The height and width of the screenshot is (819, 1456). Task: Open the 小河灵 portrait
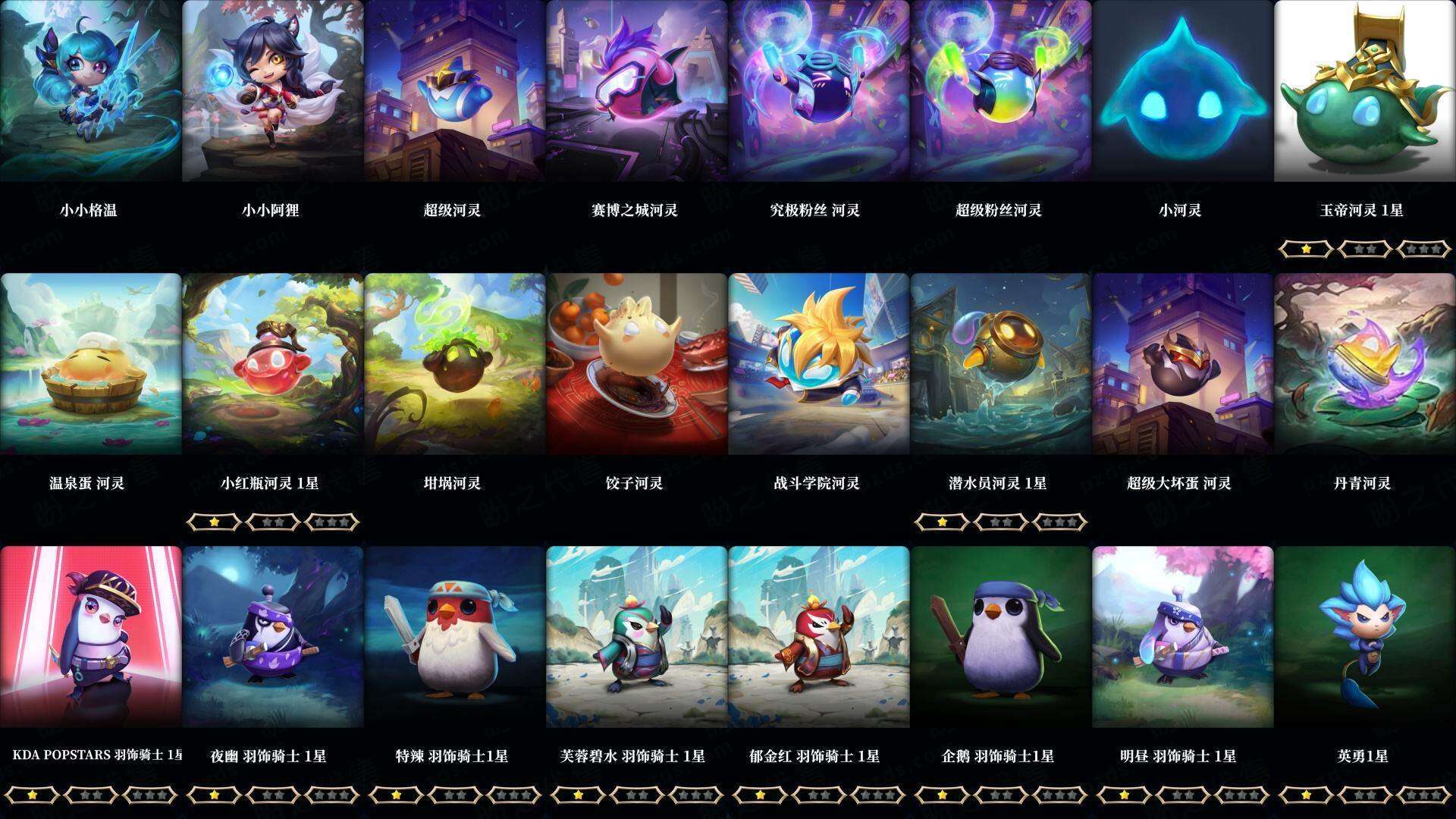click(x=1183, y=91)
